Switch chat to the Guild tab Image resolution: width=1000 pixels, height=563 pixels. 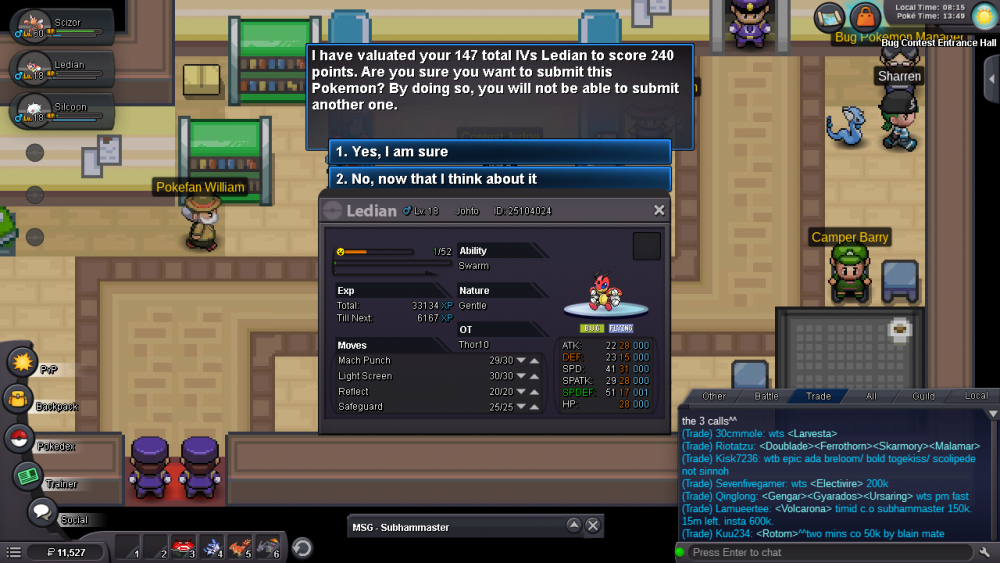coord(923,396)
